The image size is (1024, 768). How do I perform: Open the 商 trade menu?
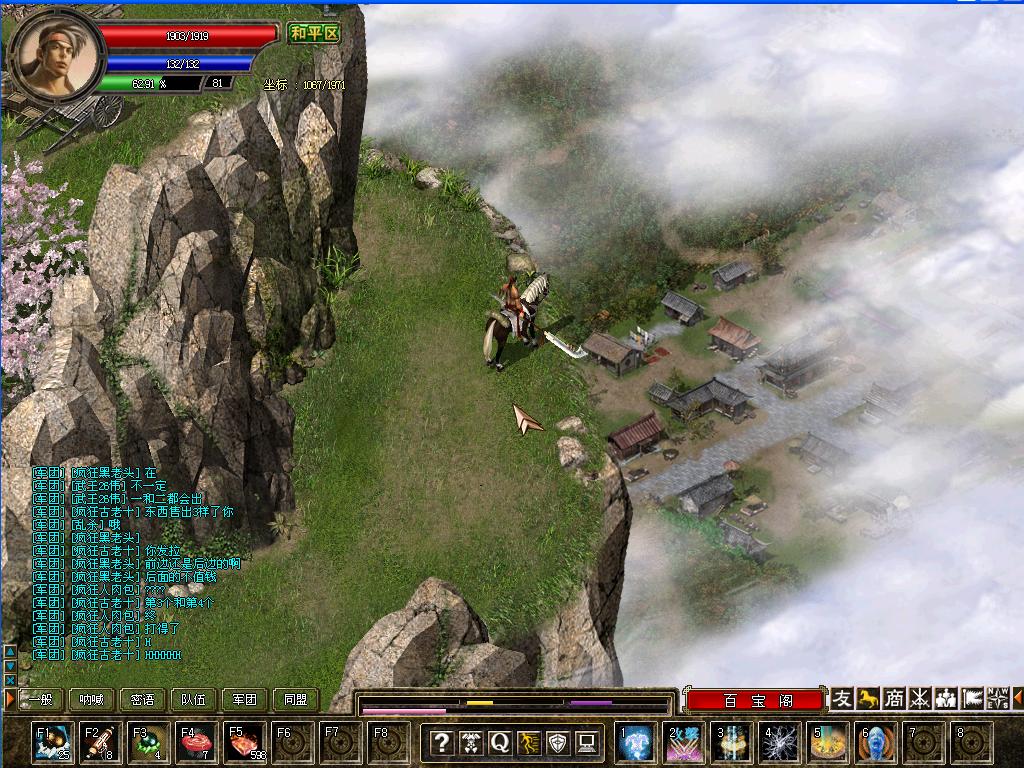[x=894, y=698]
